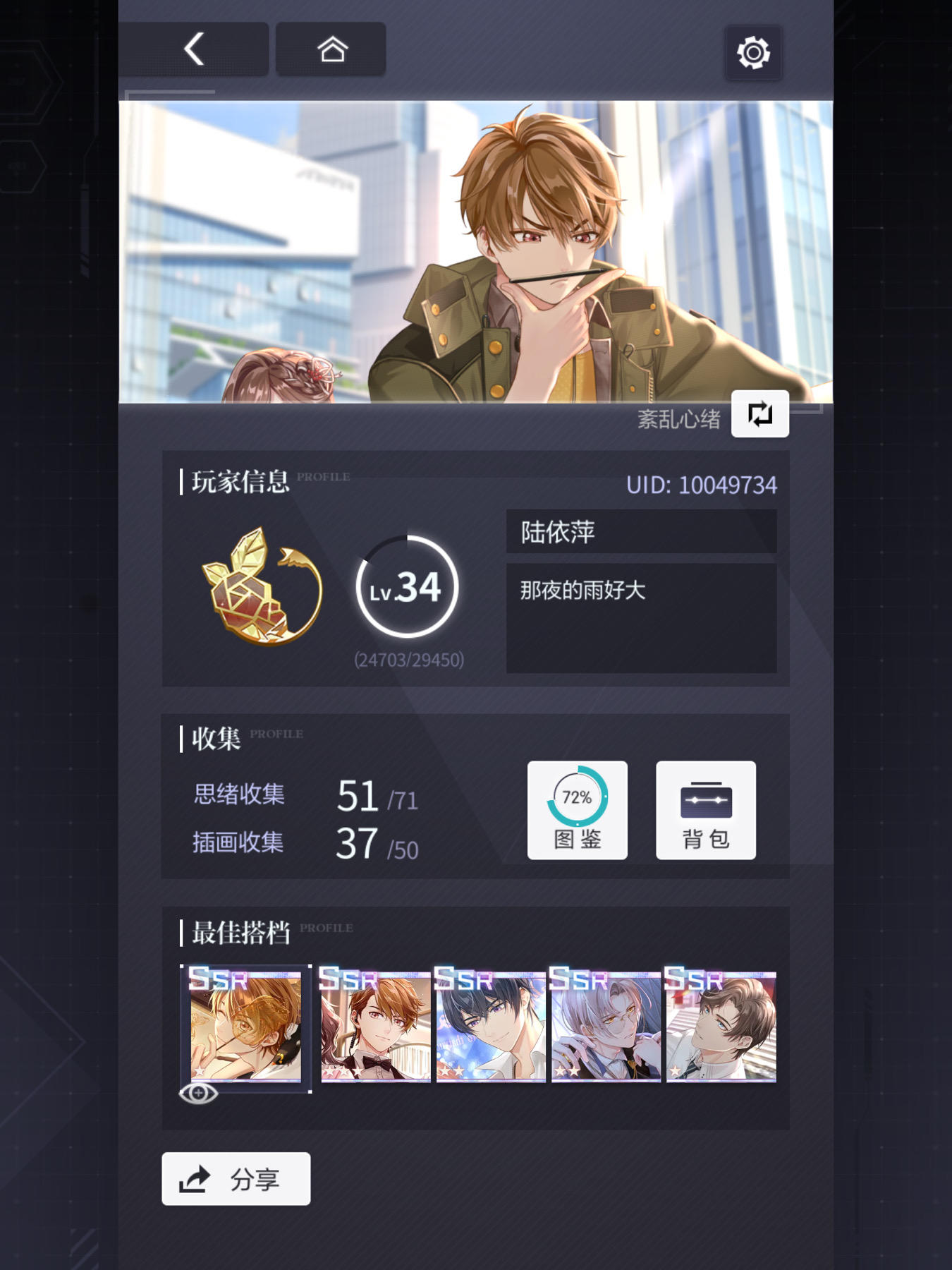
Task: Tap the 分享 share button
Action: (236, 1179)
